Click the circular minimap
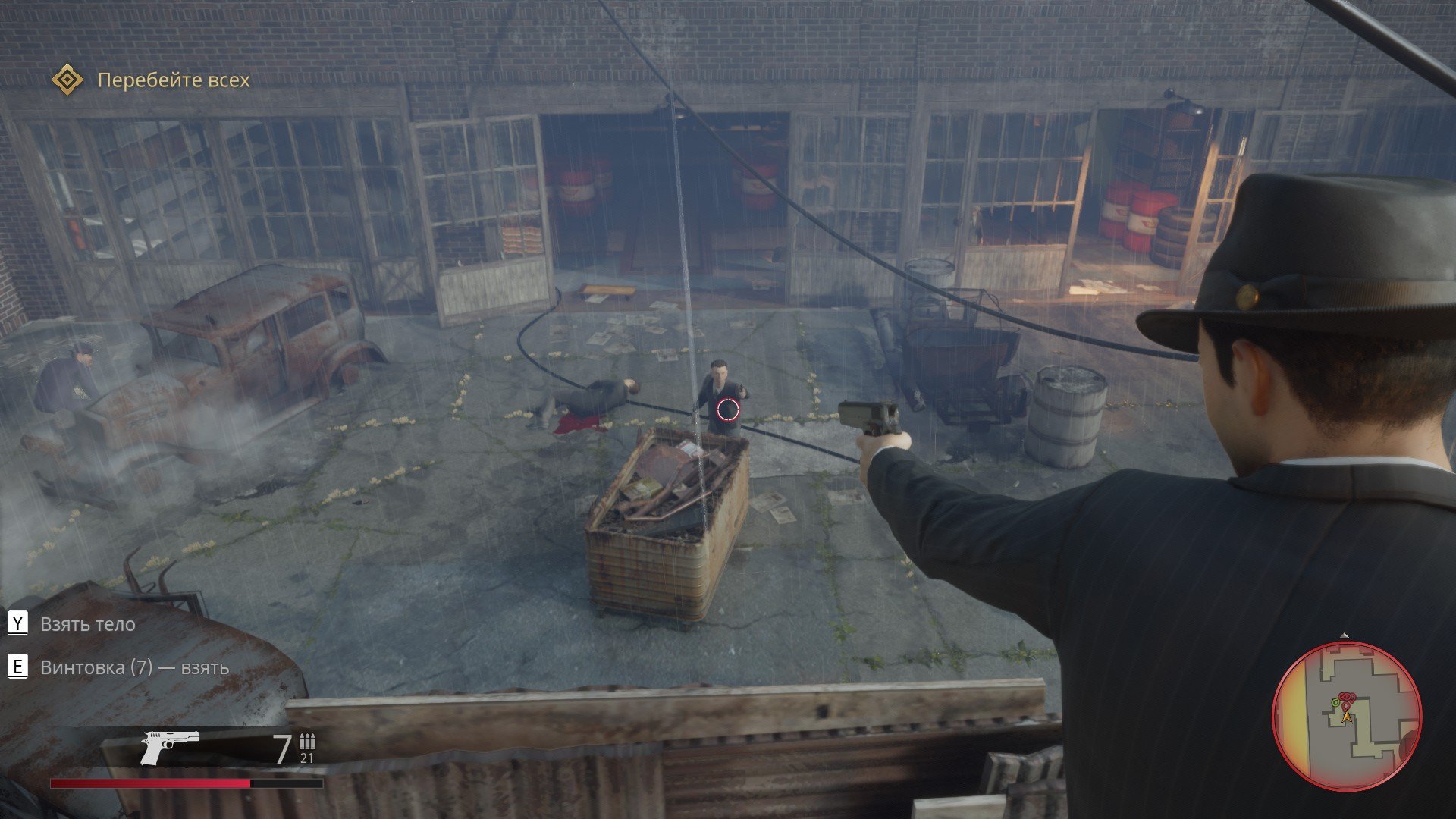The image size is (1456, 819). (x=1346, y=716)
